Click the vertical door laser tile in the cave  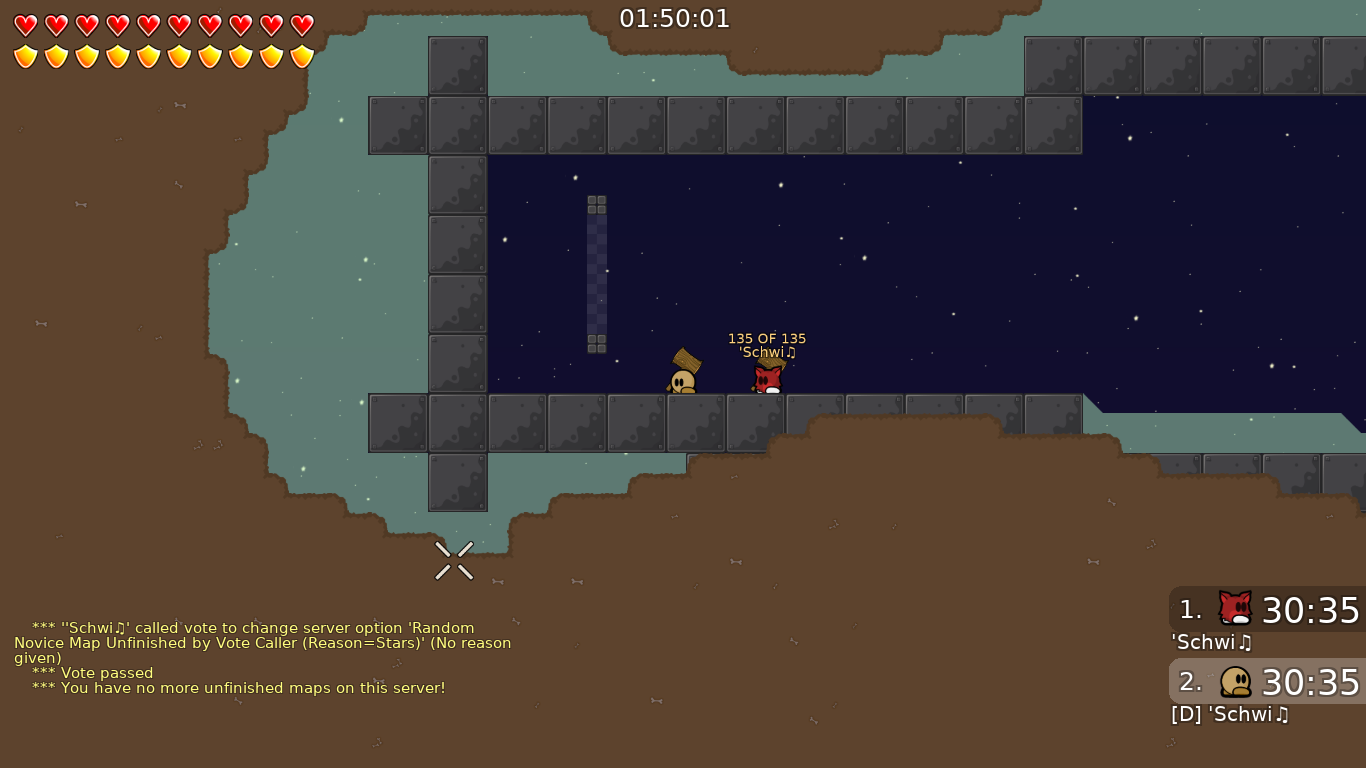tap(598, 270)
